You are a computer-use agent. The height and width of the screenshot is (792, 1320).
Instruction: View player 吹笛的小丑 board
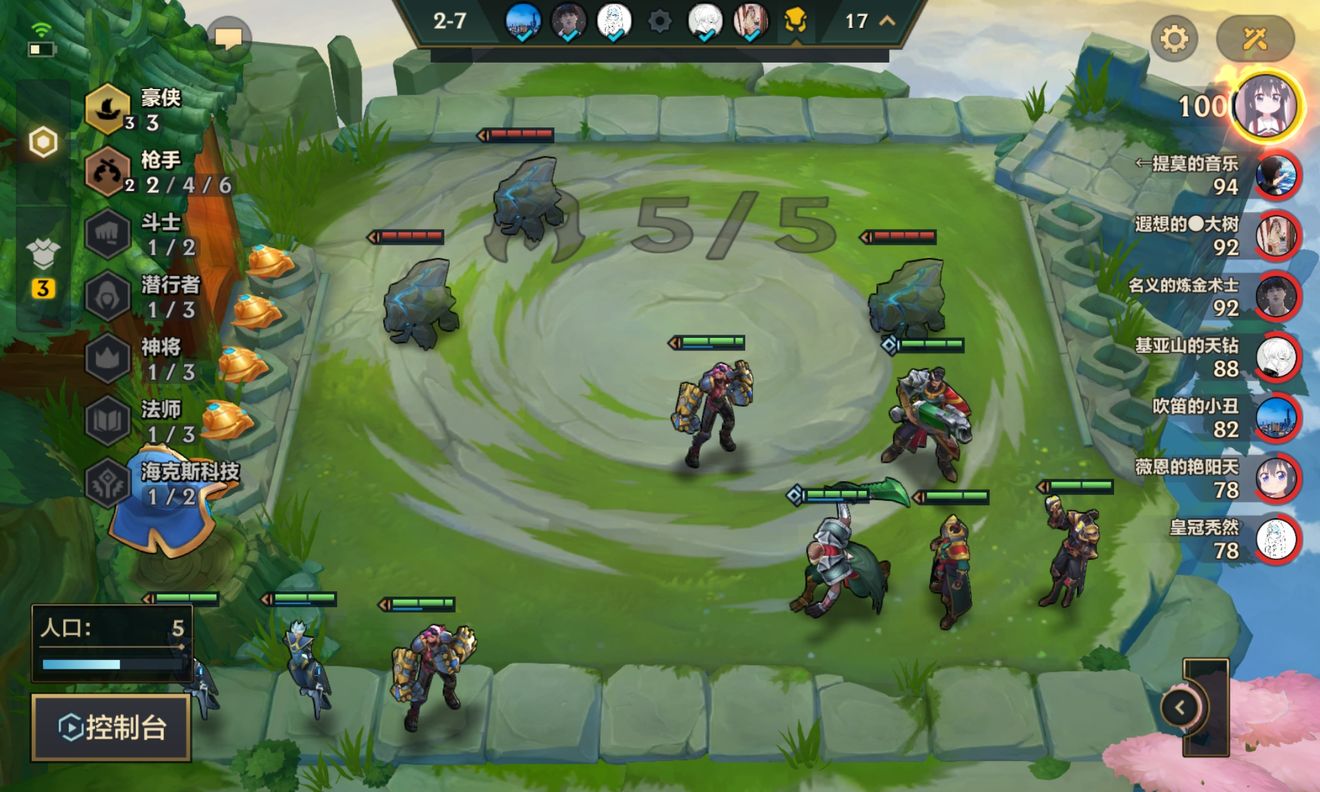click(1276, 418)
